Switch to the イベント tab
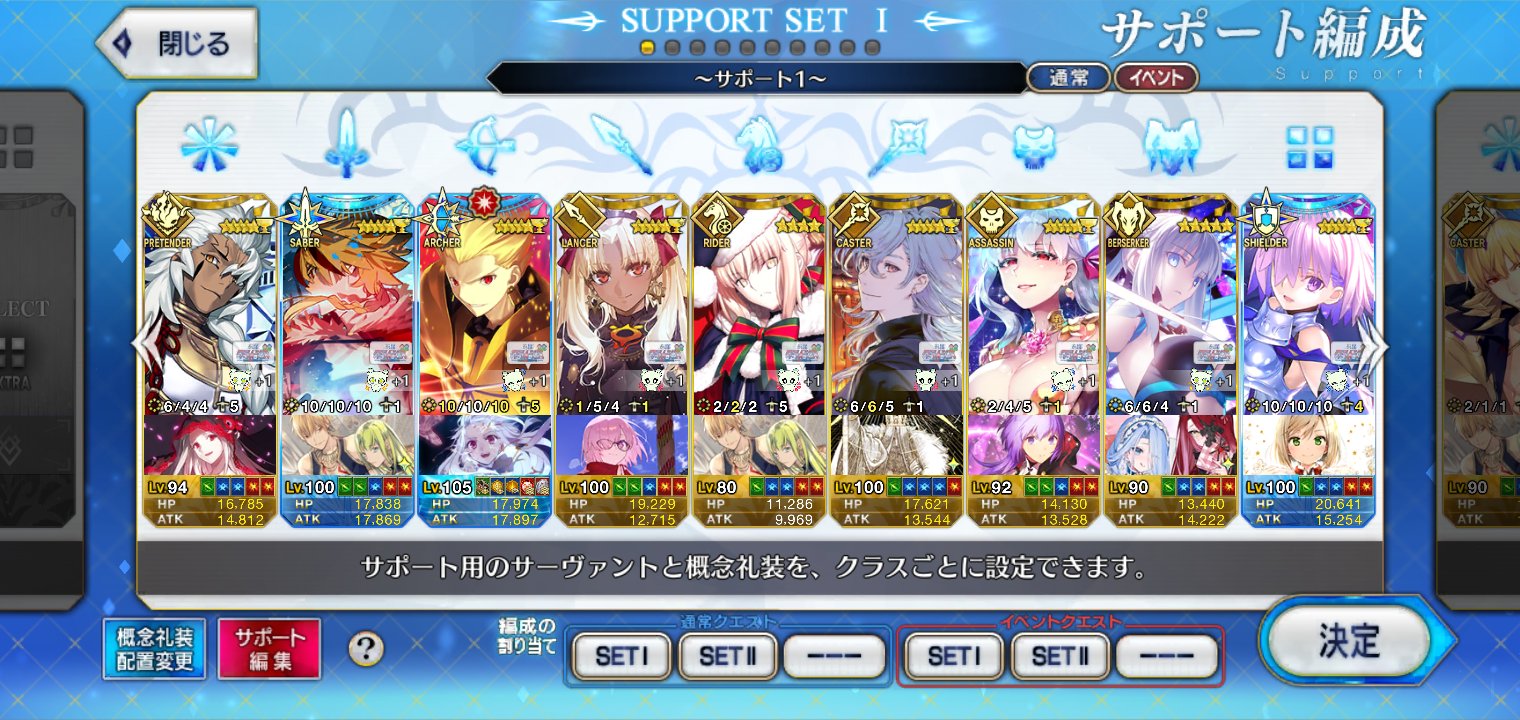The height and width of the screenshot is (720, 1520). [1156, 78]
